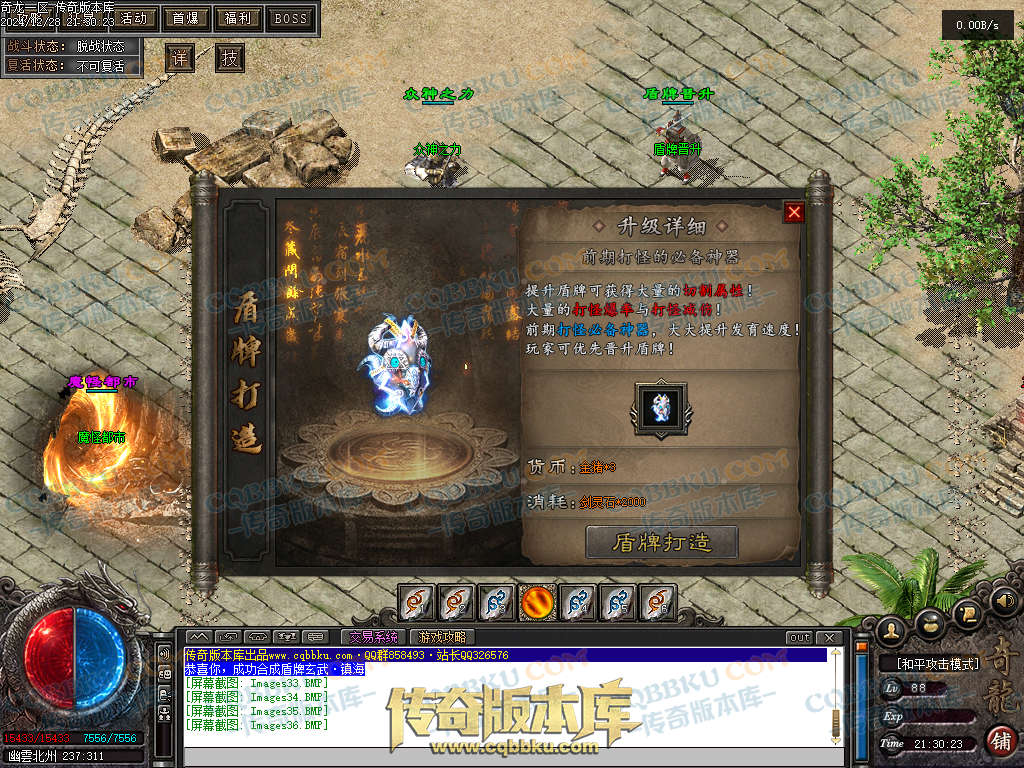Click the 技 skills button
The width and height of the screenshot is (1024, 768).
click(230, 58)
